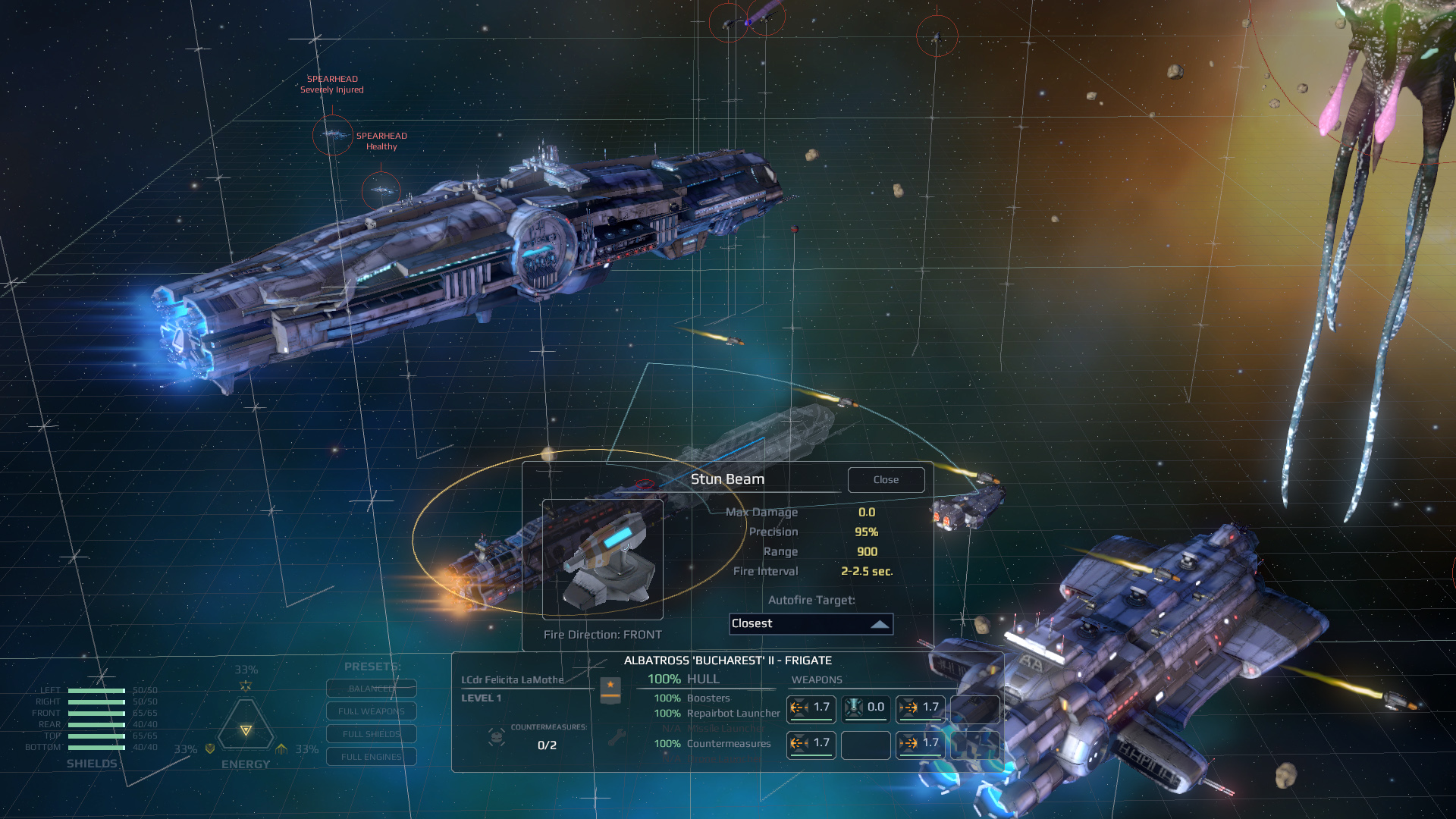Click the countermeasures icon beside the 0/2 counter

pos(497,739)
